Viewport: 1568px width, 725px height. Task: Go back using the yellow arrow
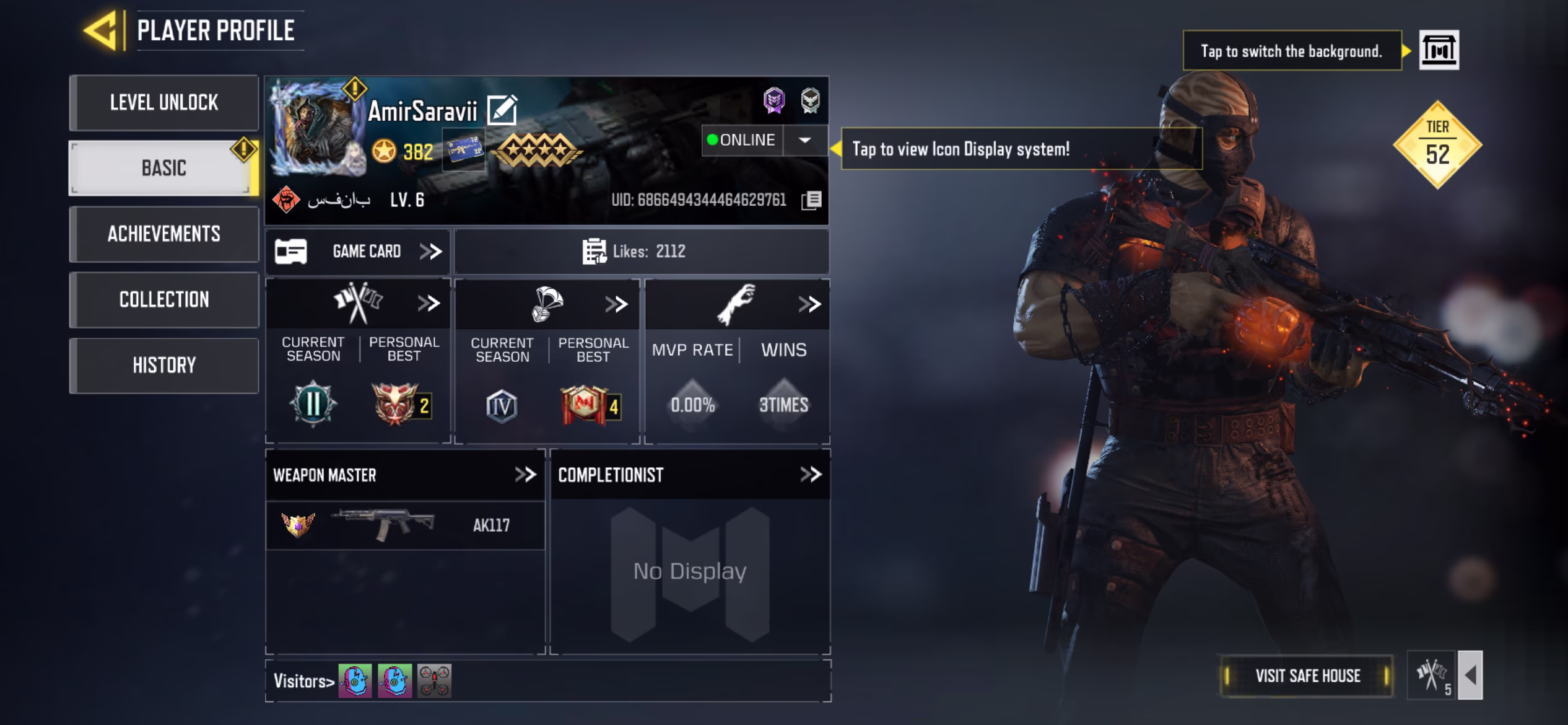coord(100,30)
